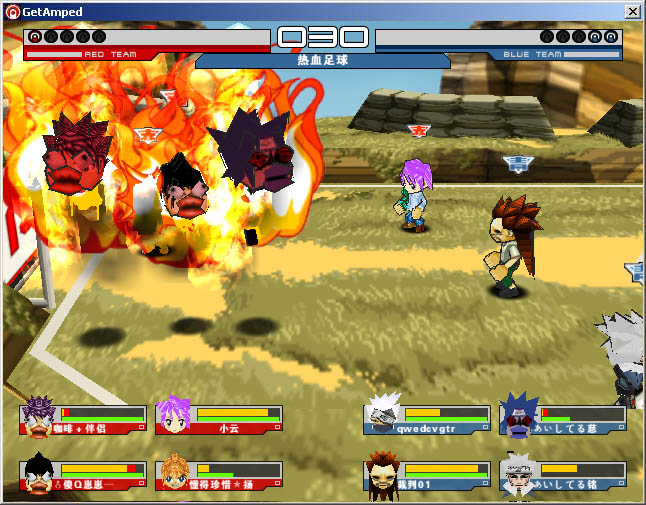646x505 pixels.
Task: Close the GetAmped window
Action: pyautogui.click(x=632, y=11)
